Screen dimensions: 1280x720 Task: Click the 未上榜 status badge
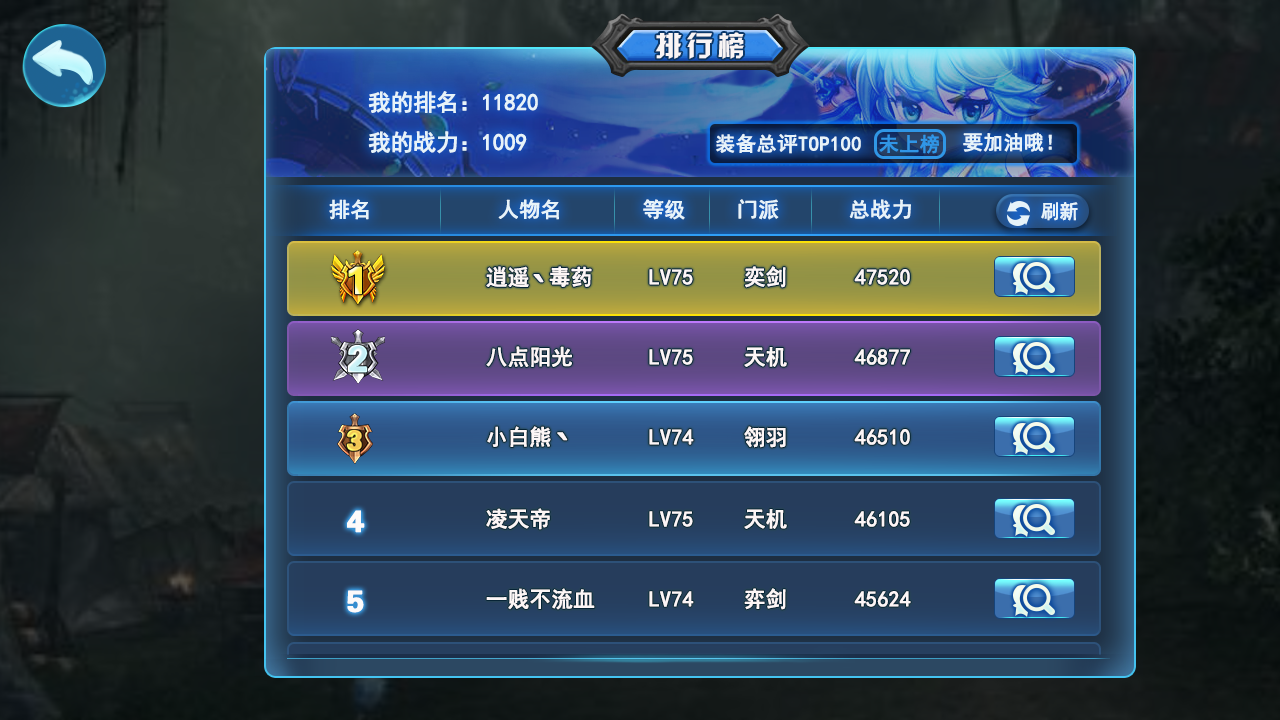pos(910,144)
